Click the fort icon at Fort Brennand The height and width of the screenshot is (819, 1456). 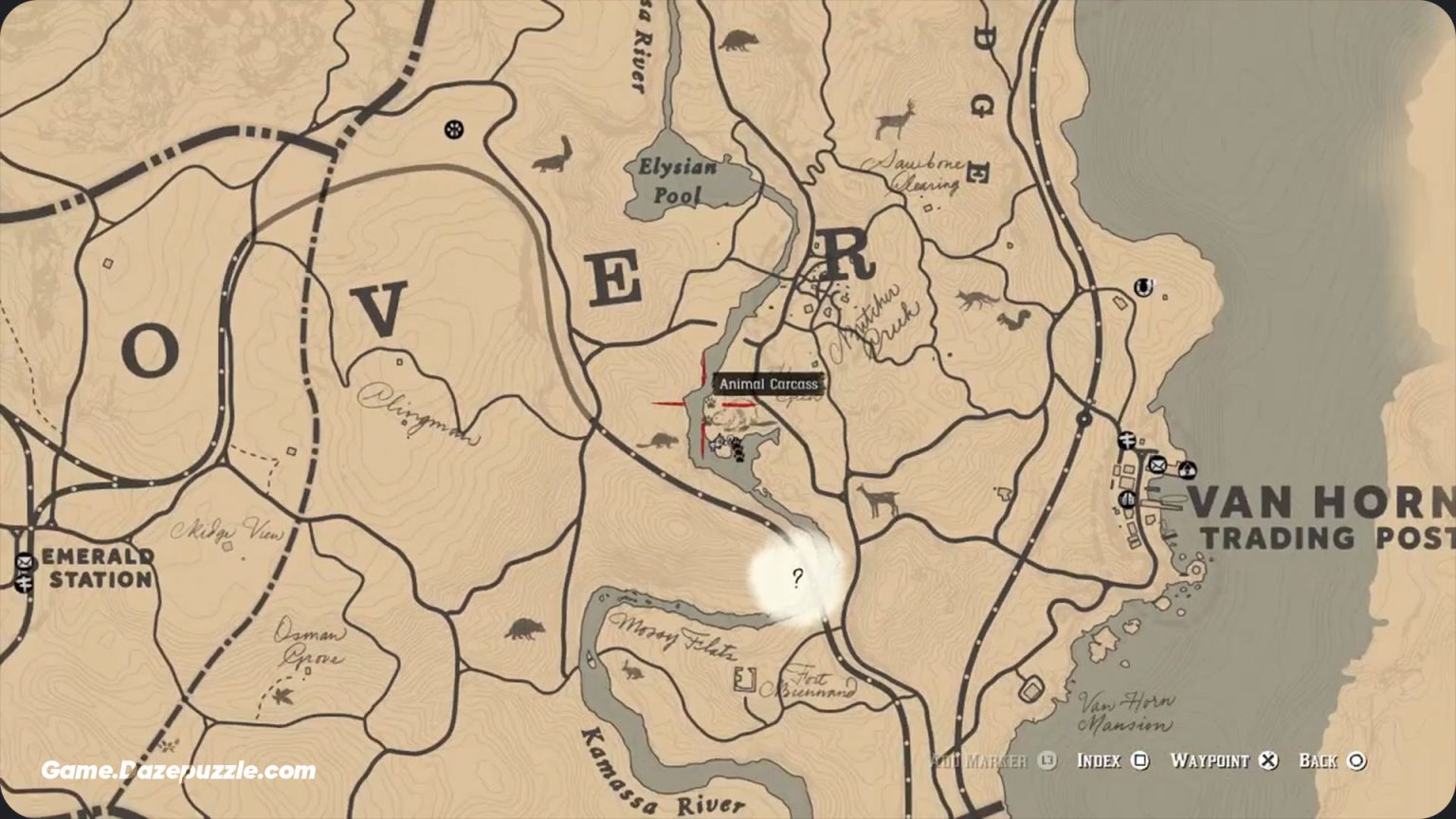click(745, 681)
